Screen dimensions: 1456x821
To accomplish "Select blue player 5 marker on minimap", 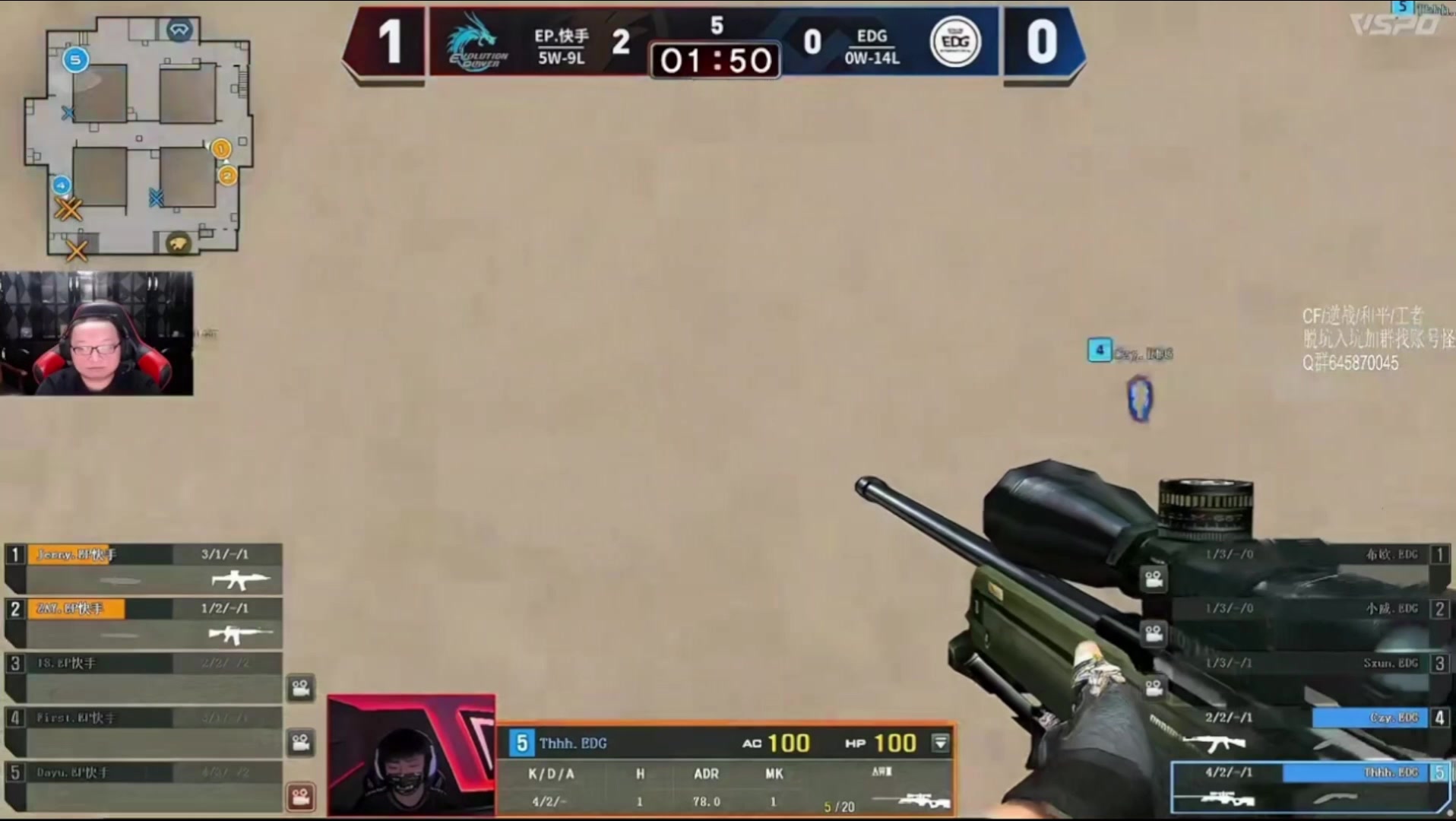I will click(75, 60).
